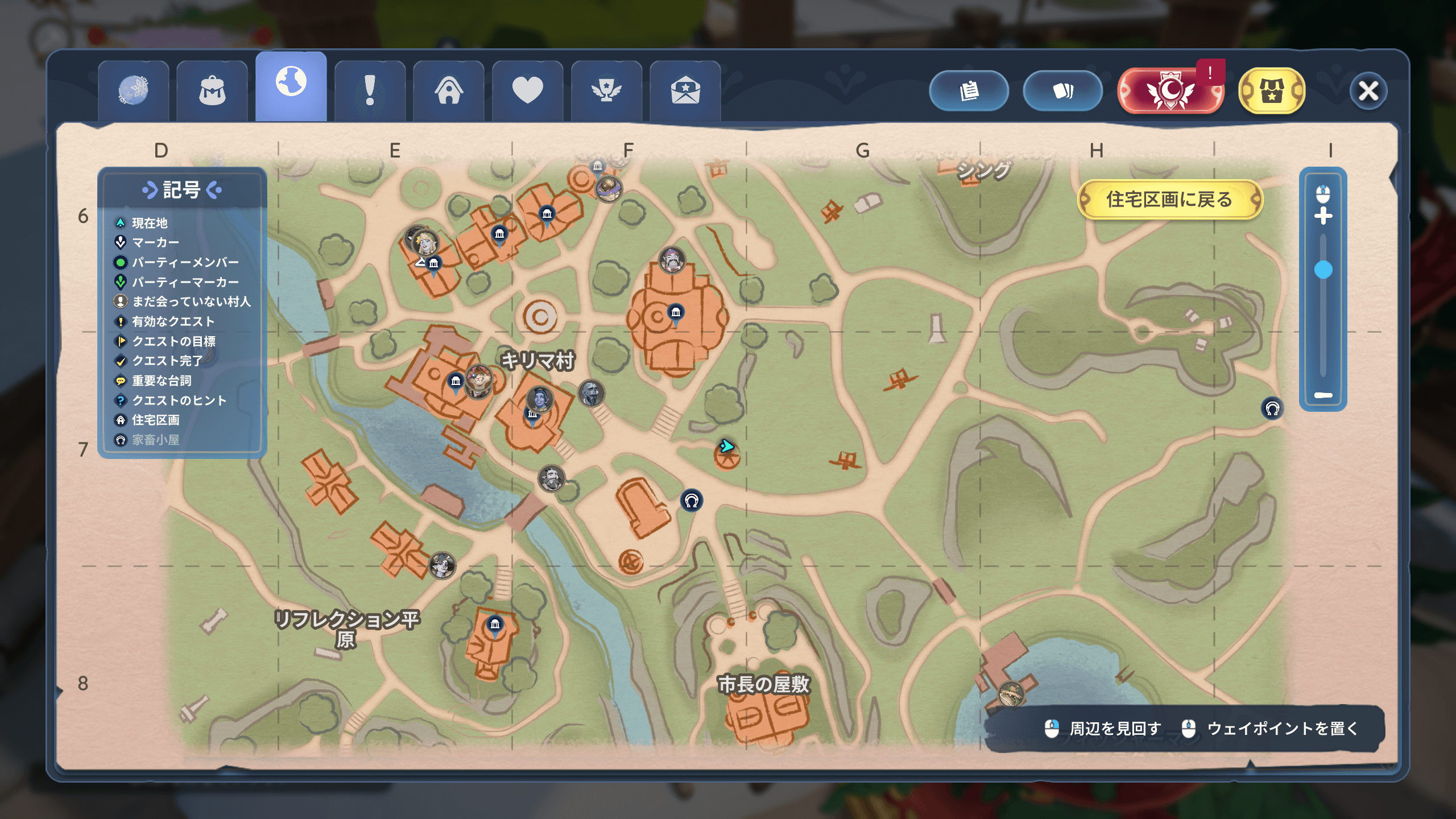Click the blue zoom slider handle
The height and width of the screenshot is (819, 1456).
coord(1323,270)
